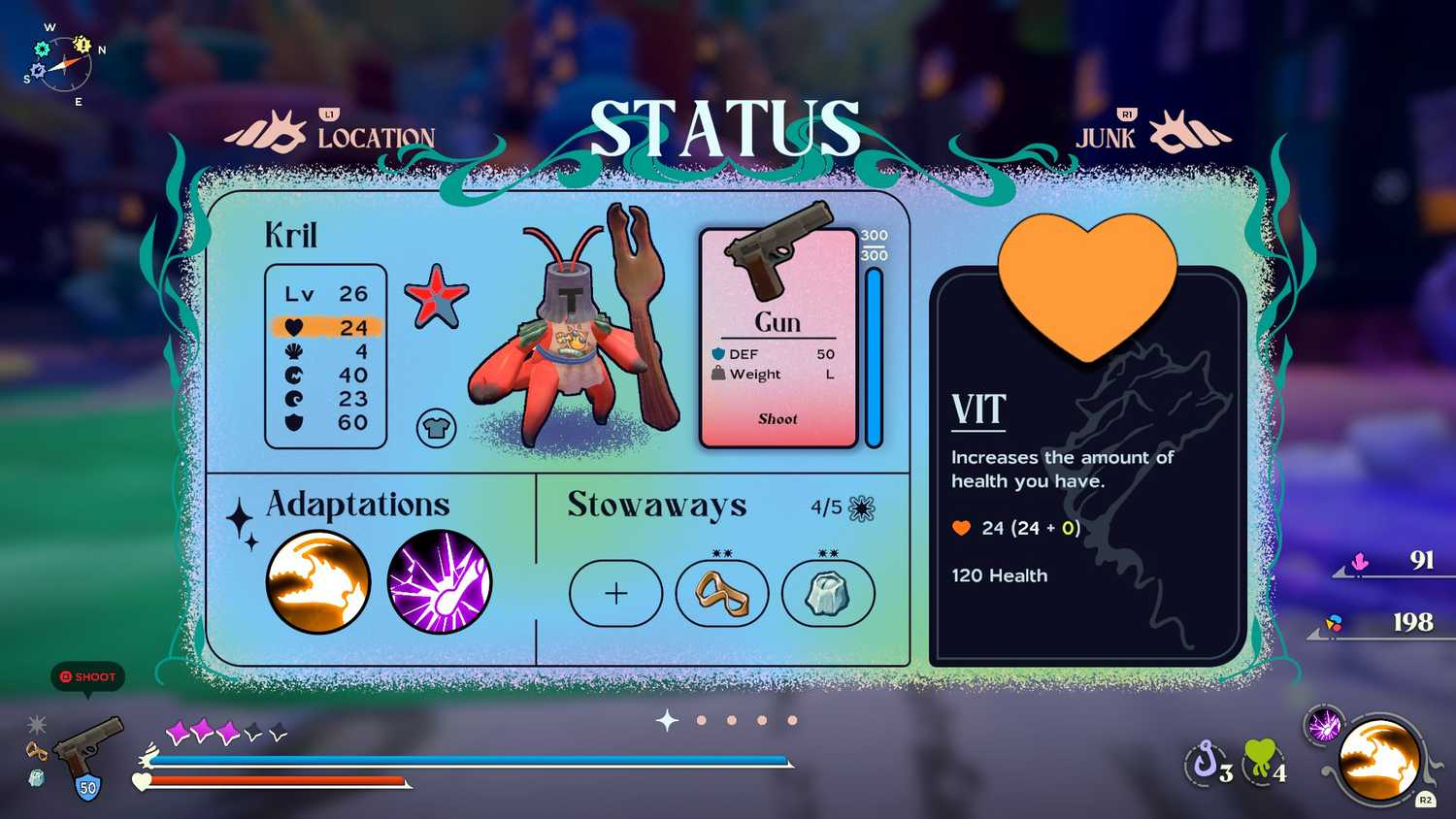Select the shield stat row showing 60
The image size is (1456, 819).
326,422
